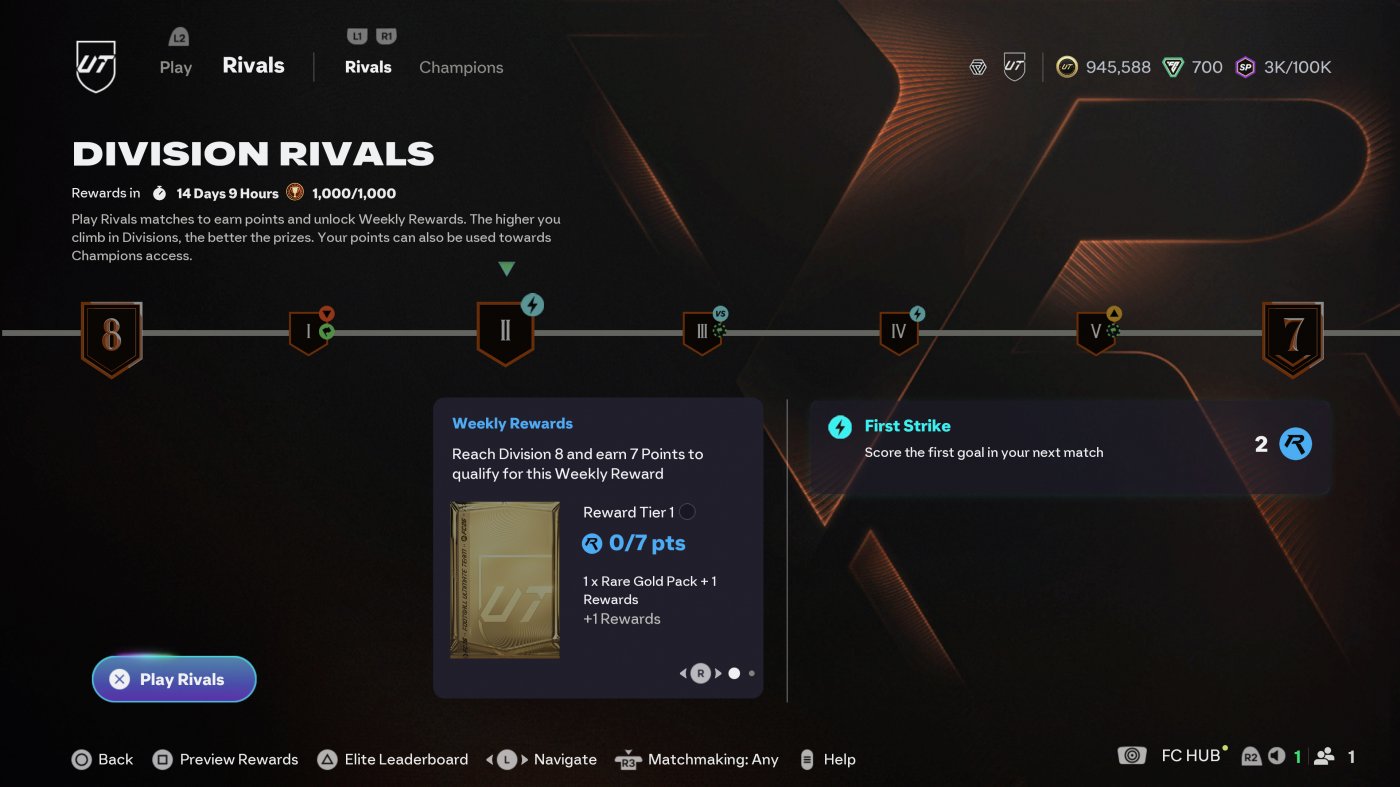This screenshot has height=787, width=1400.
Task: Switch to the Champions tab
Action: point(461,67)
